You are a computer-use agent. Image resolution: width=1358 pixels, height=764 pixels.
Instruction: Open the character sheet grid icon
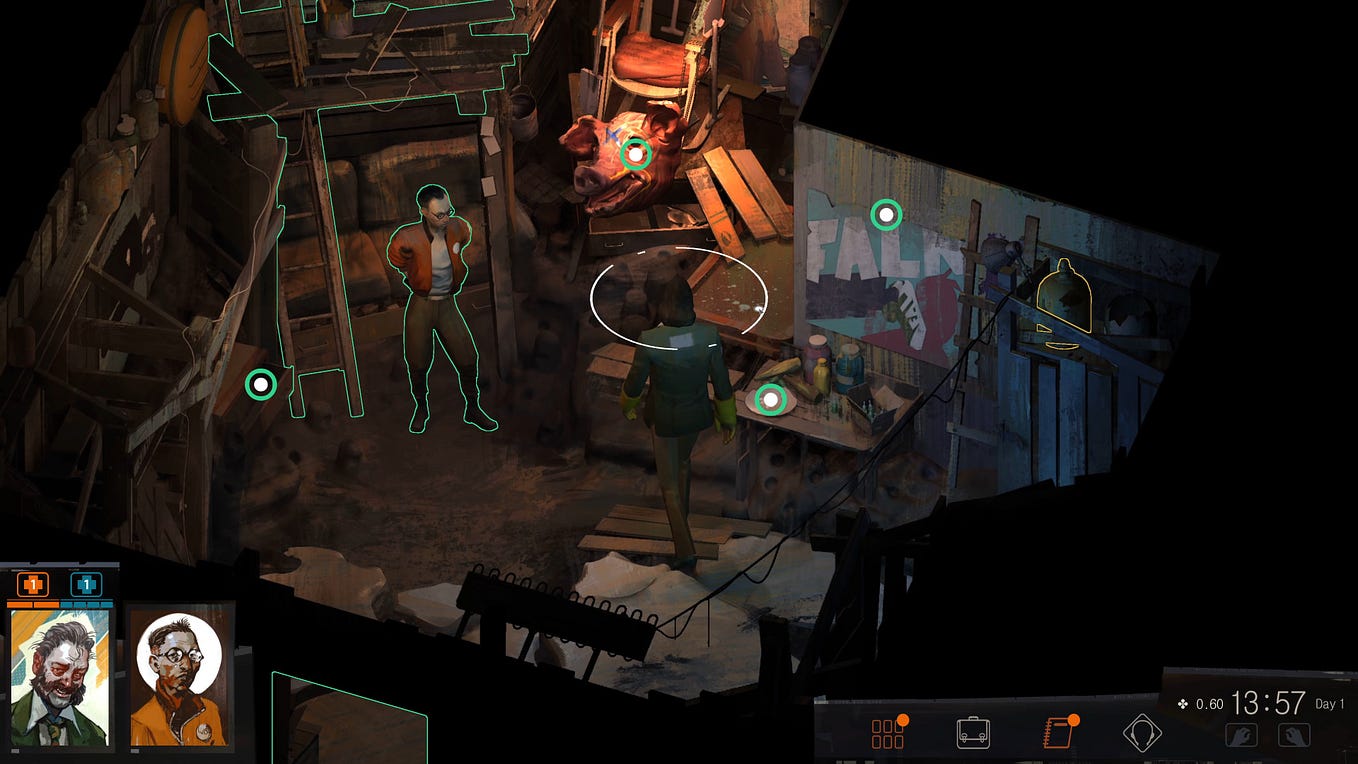coord(887,734)
